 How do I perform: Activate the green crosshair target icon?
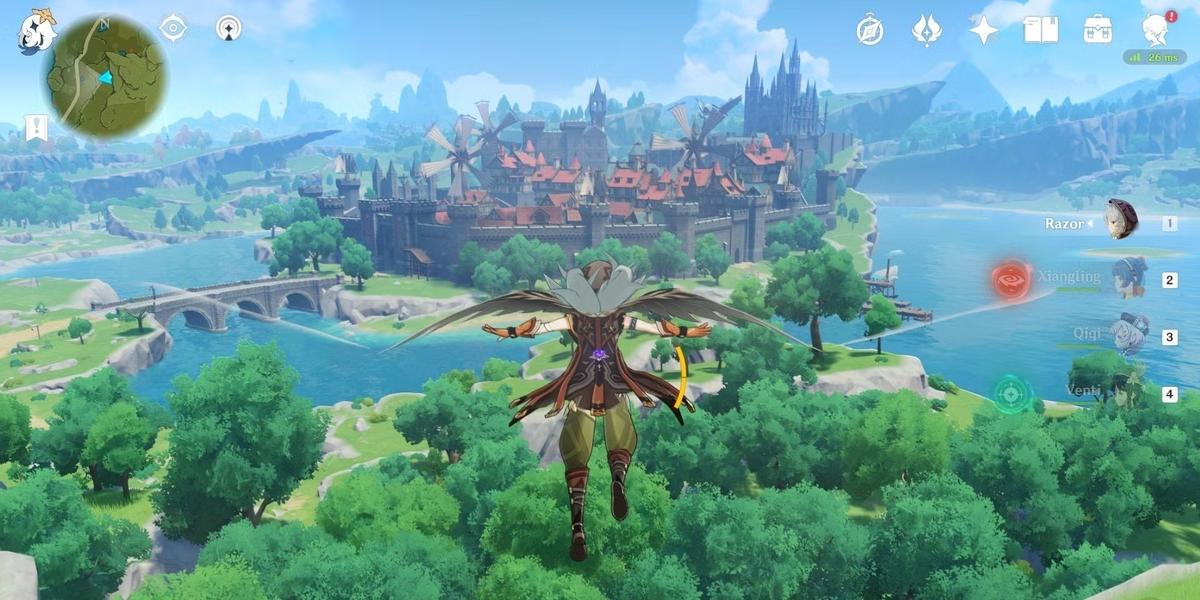point(1012,394)
